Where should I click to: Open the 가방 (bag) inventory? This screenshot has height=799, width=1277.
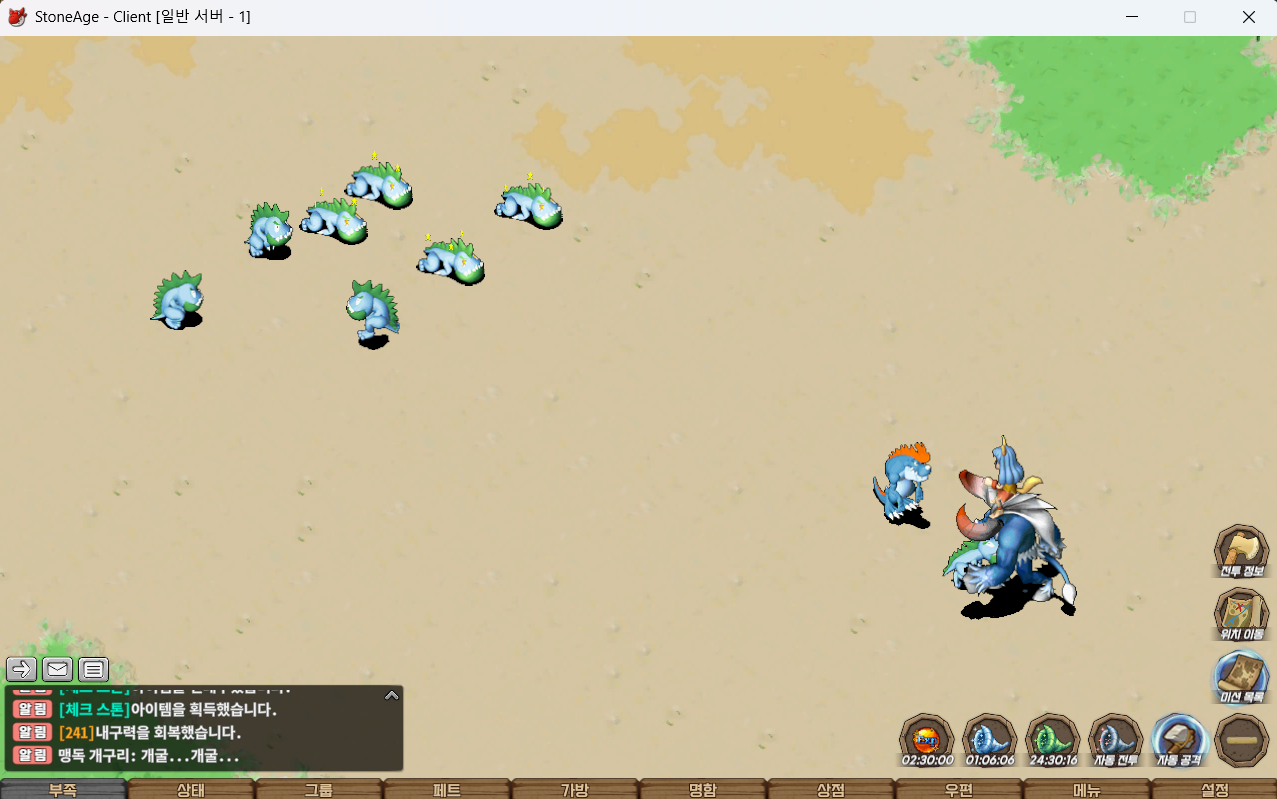[x=575, y=789]
